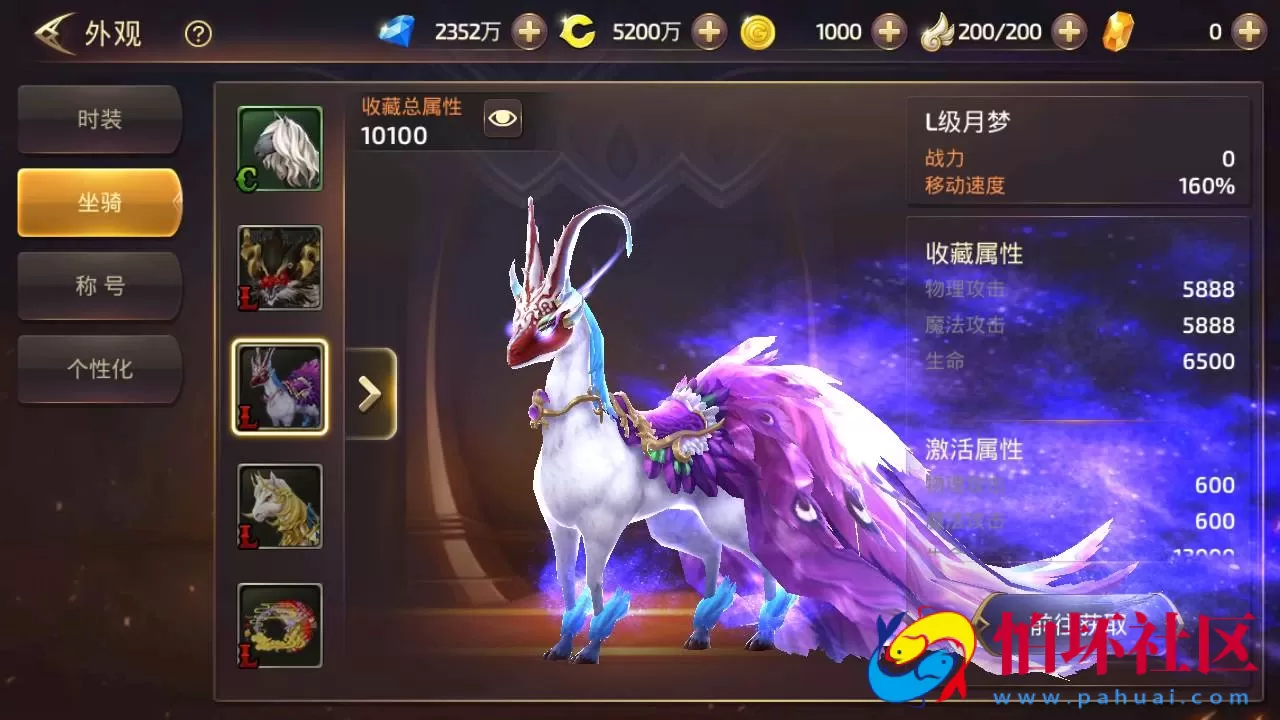Open the 称号 tab
The image size is (1280, 720).
coord(99,286)
